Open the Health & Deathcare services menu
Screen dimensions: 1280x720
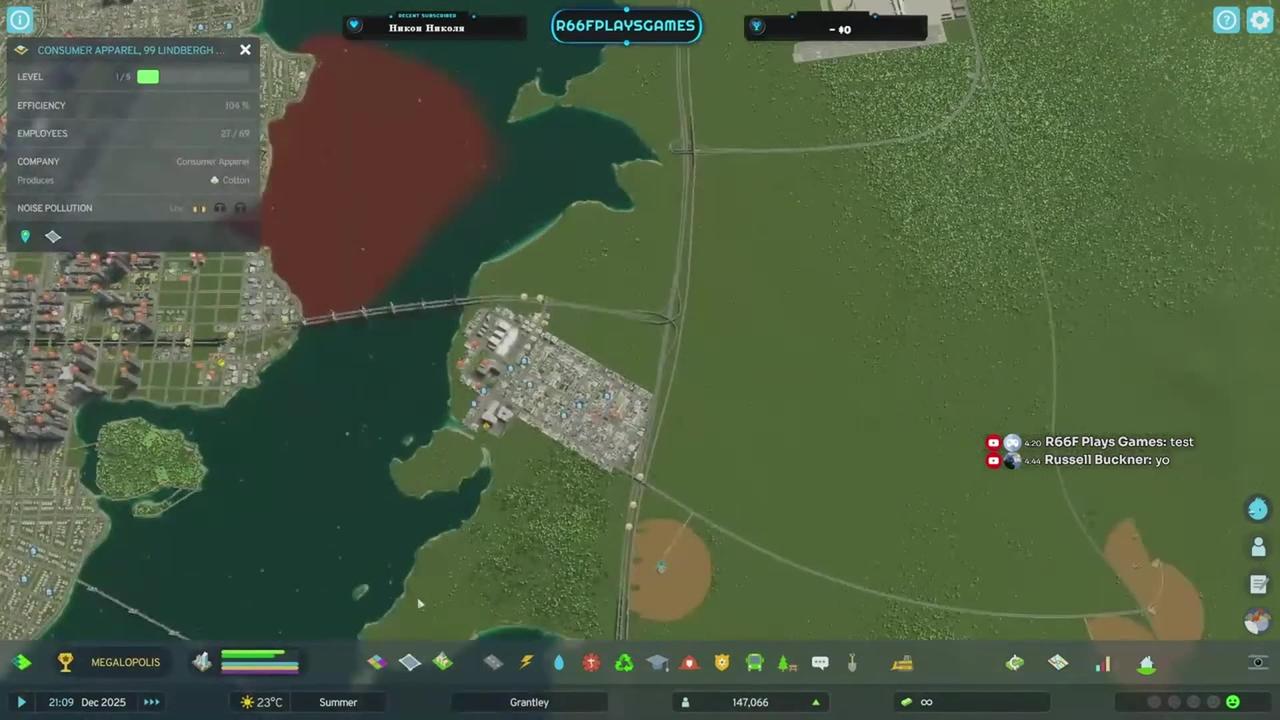coord(591,662)
